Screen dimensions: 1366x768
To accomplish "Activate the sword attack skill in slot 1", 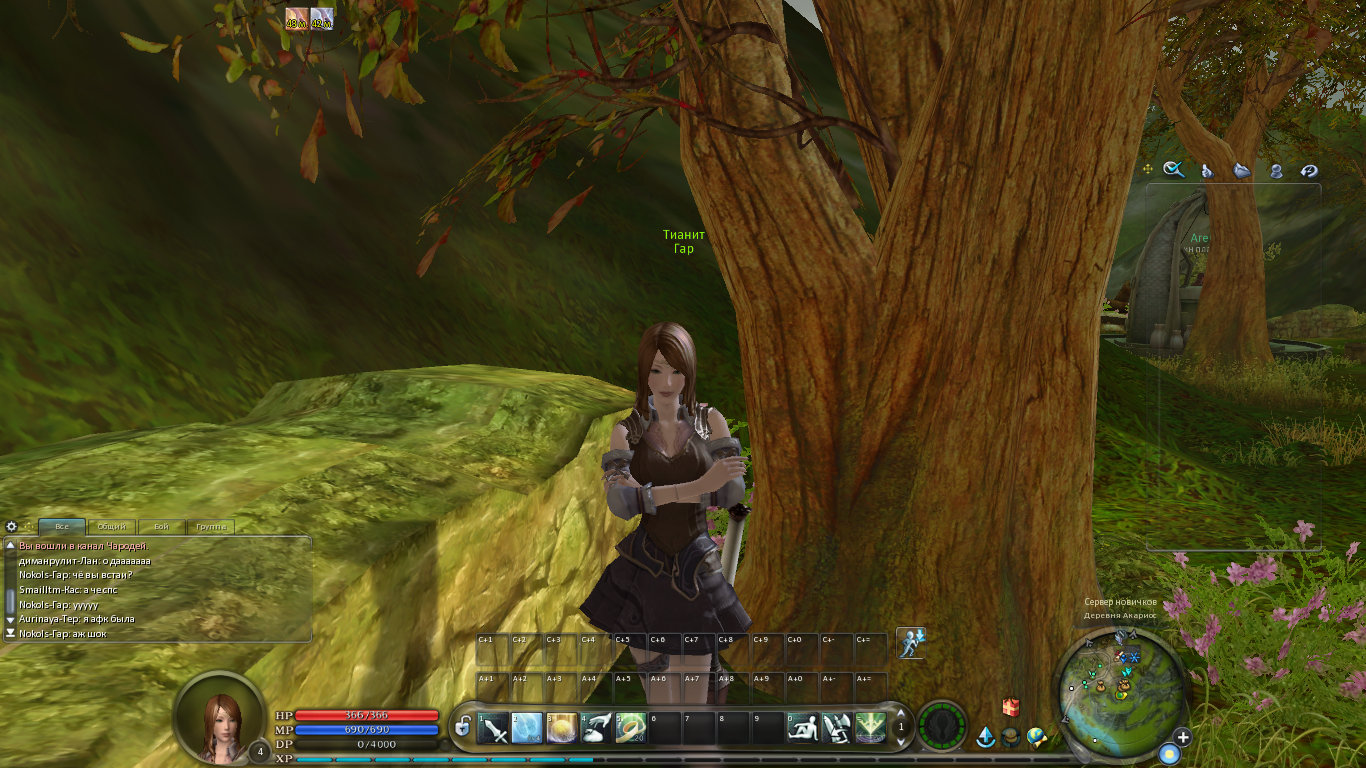I will (494, 728).
